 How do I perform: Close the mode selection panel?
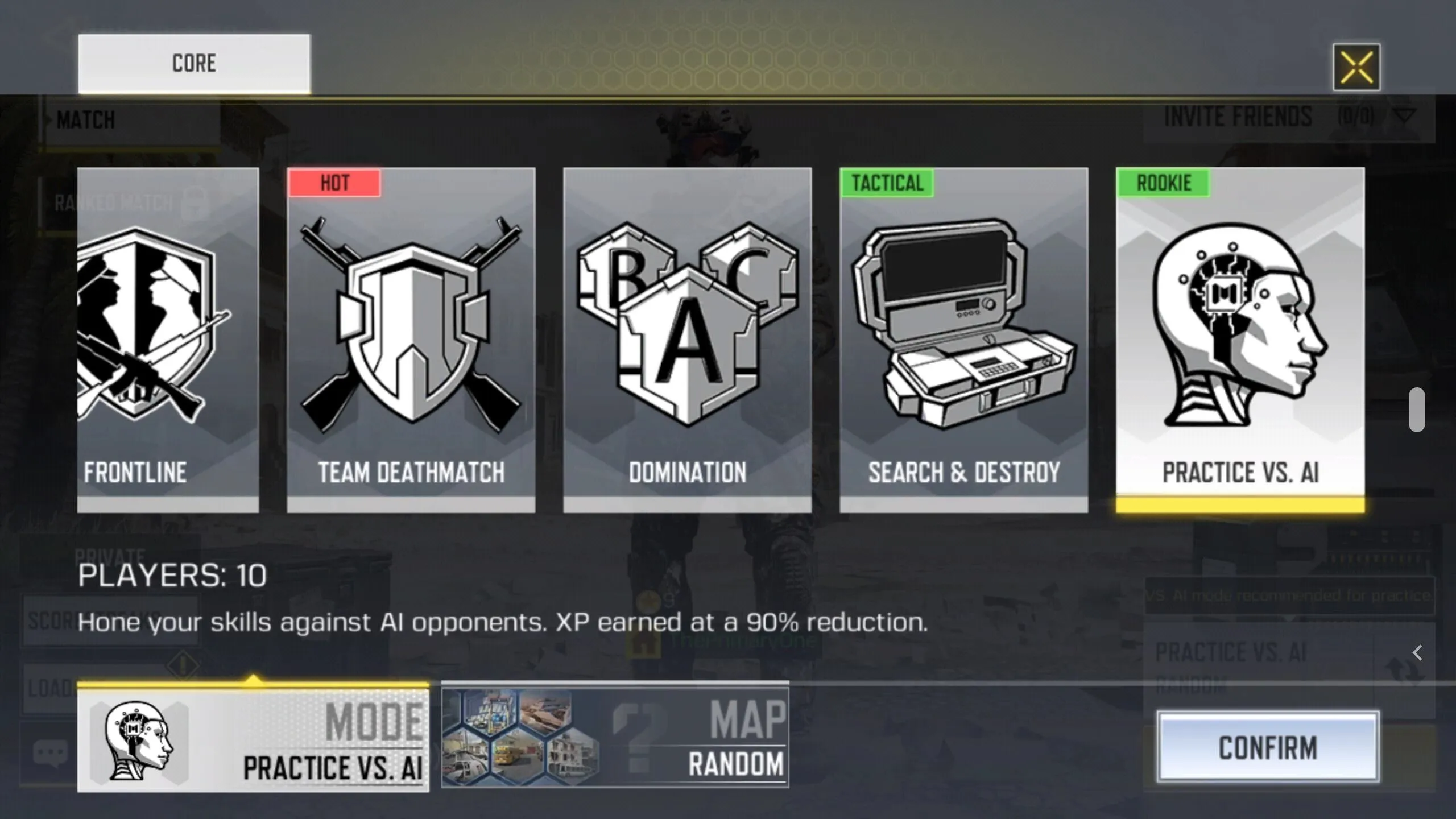click(1356, 67)
